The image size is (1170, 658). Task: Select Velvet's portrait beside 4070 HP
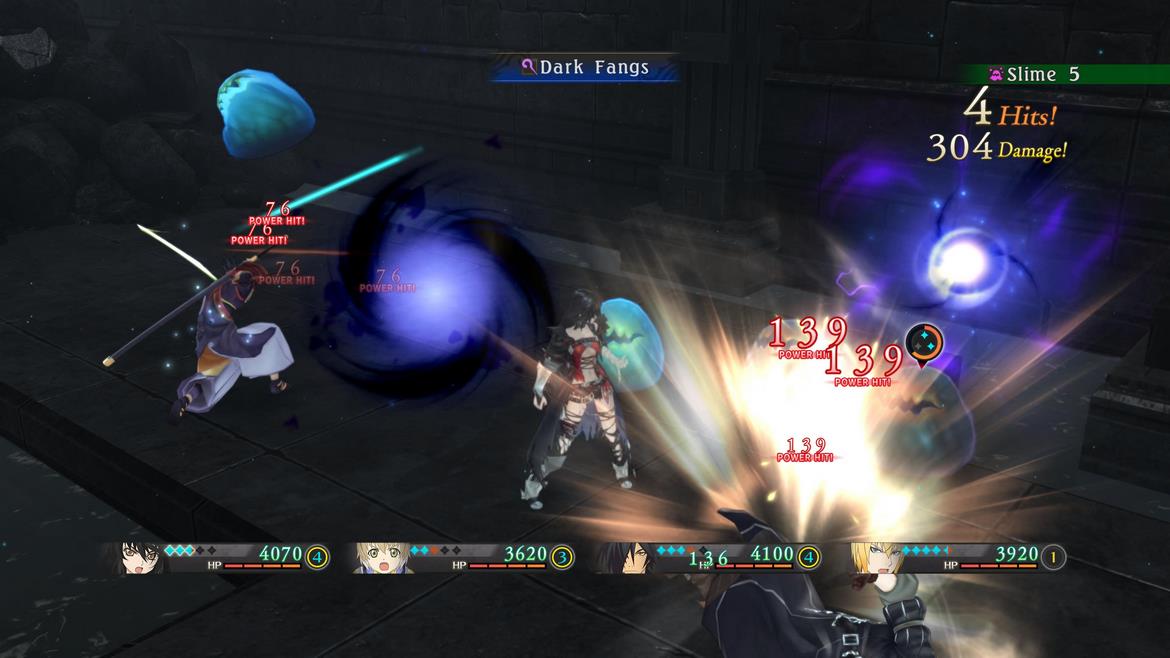pos(141,557)
